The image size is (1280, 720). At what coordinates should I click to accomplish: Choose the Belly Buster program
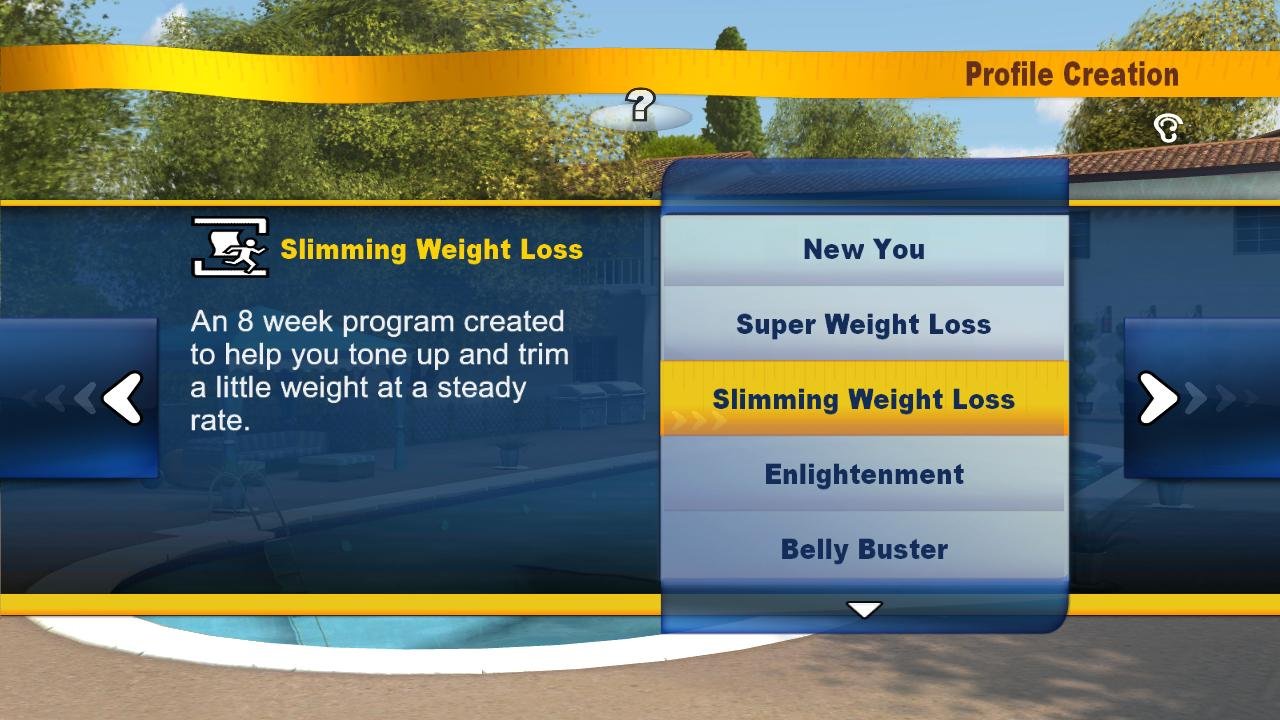pos(863,549)
